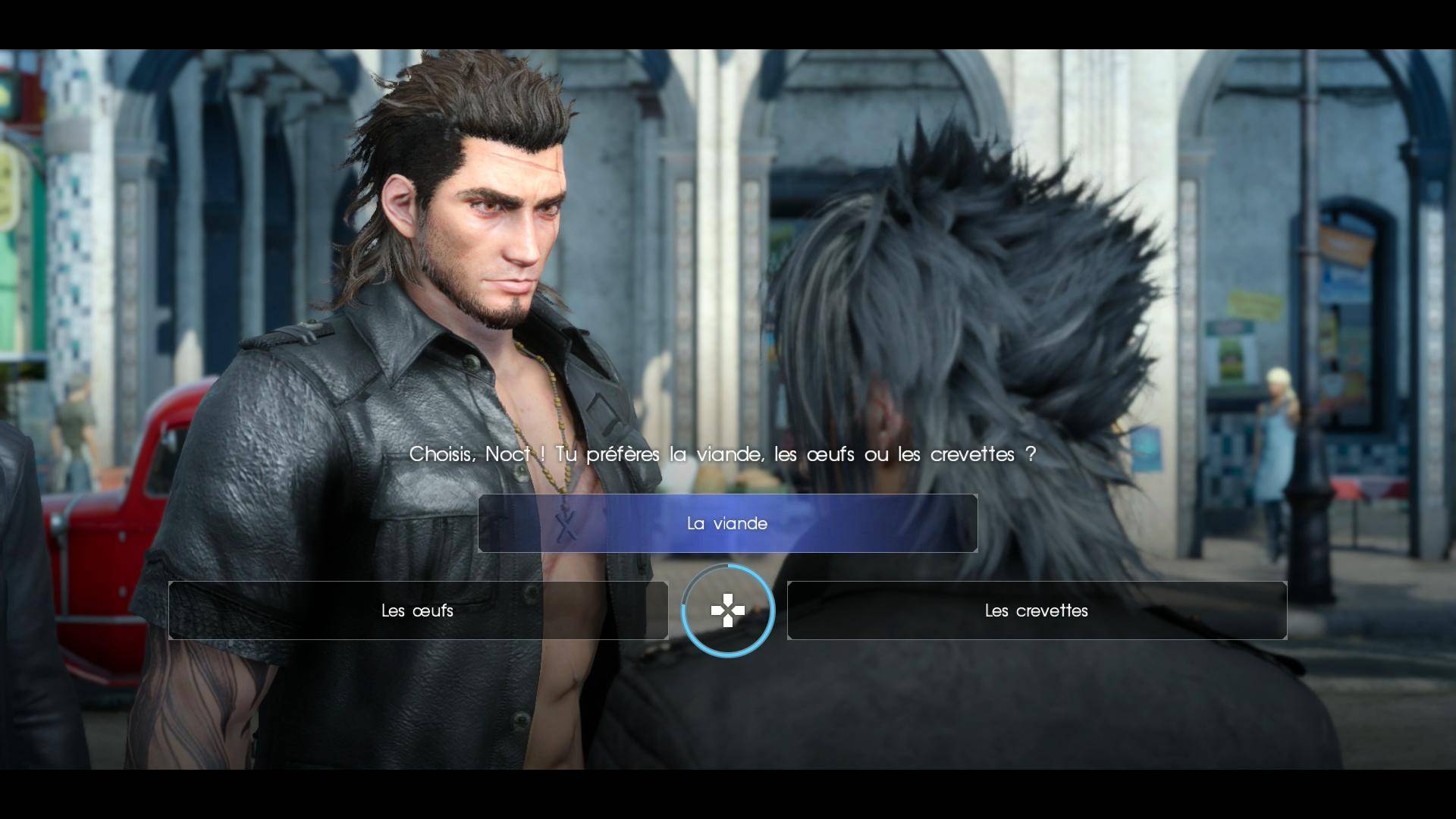This screenshot has width=1456, height=819.
Task: Select the "Les œufs" answer
Action: [x=418, y=610]
